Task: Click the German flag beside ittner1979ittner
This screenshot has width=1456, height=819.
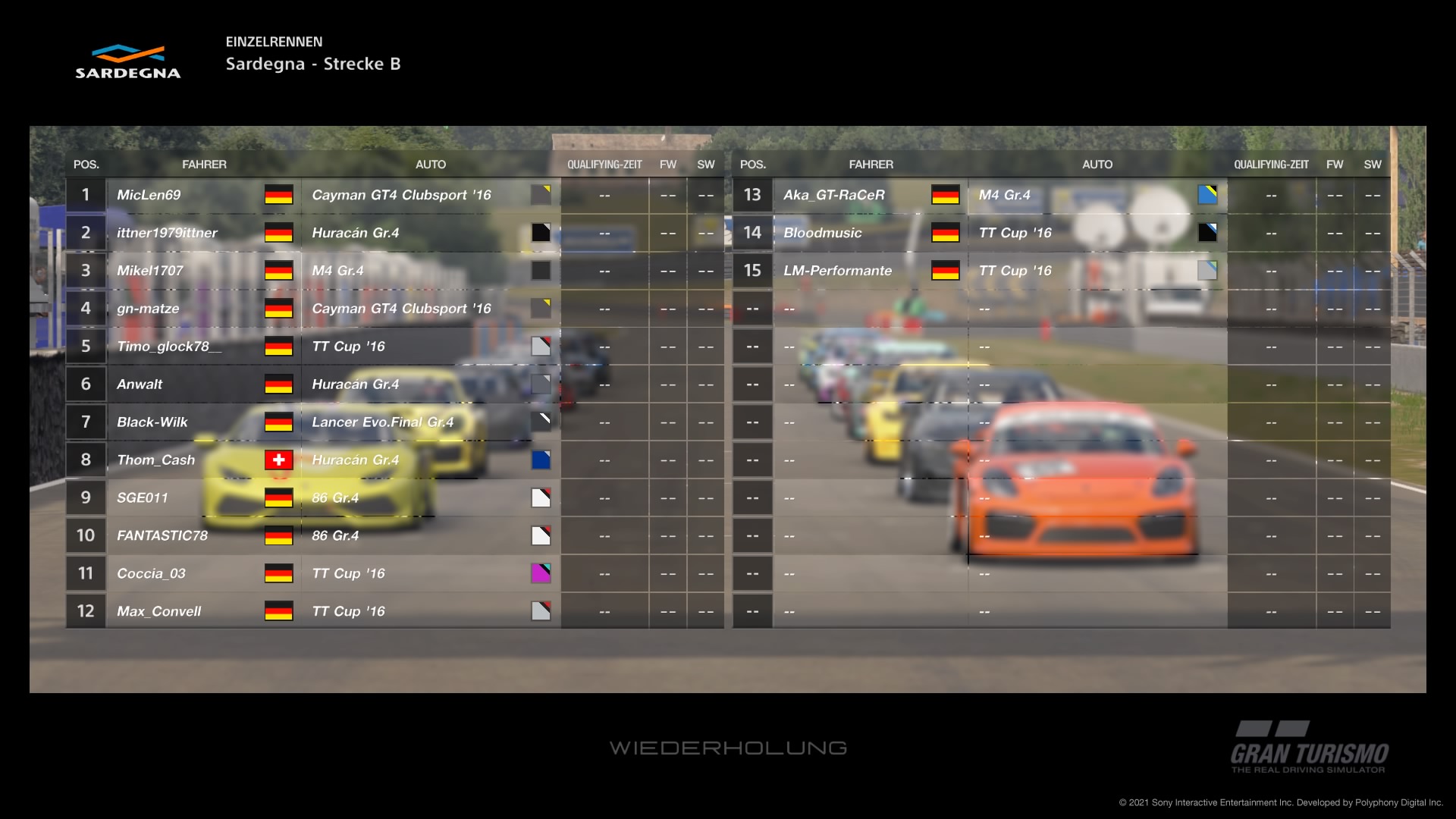Action: [x=280, y=233]
